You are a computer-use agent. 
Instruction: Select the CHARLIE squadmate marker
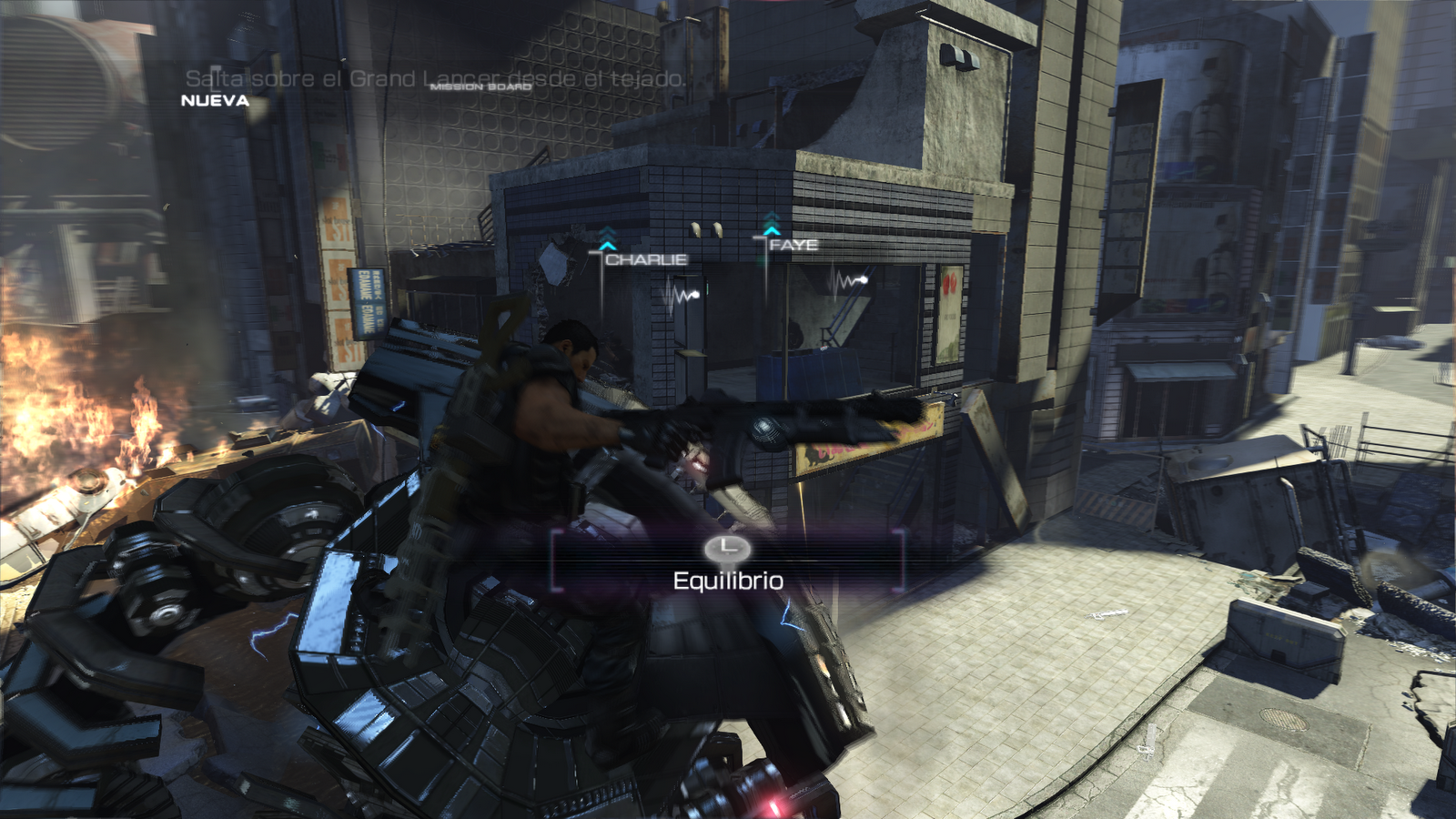[x=645, y=259]
